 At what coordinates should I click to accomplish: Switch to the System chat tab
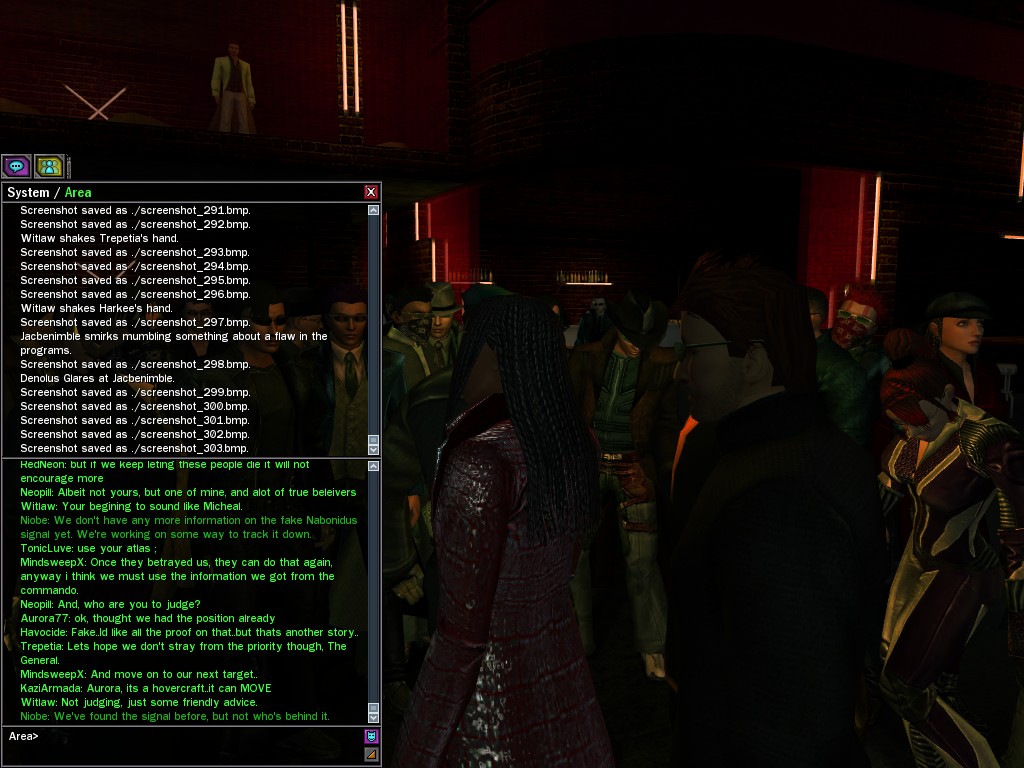[x=28, y=192]
